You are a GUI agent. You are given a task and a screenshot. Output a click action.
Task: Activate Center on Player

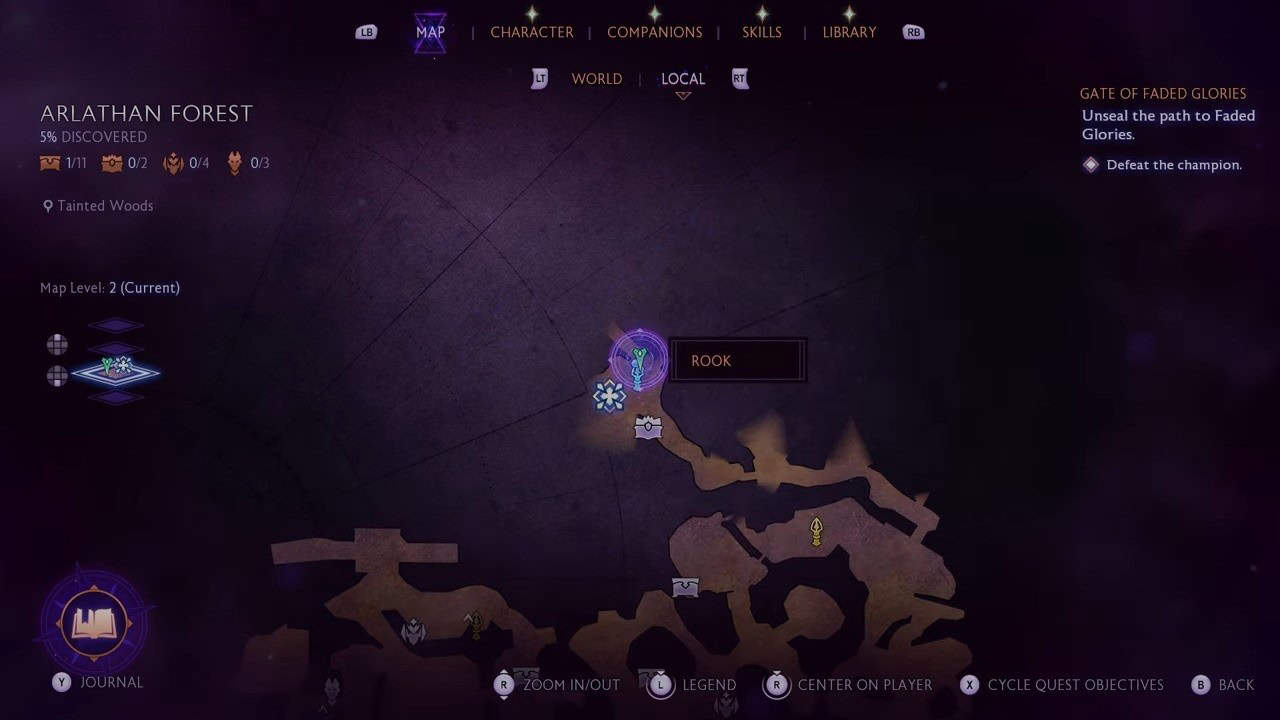(864, 685)
